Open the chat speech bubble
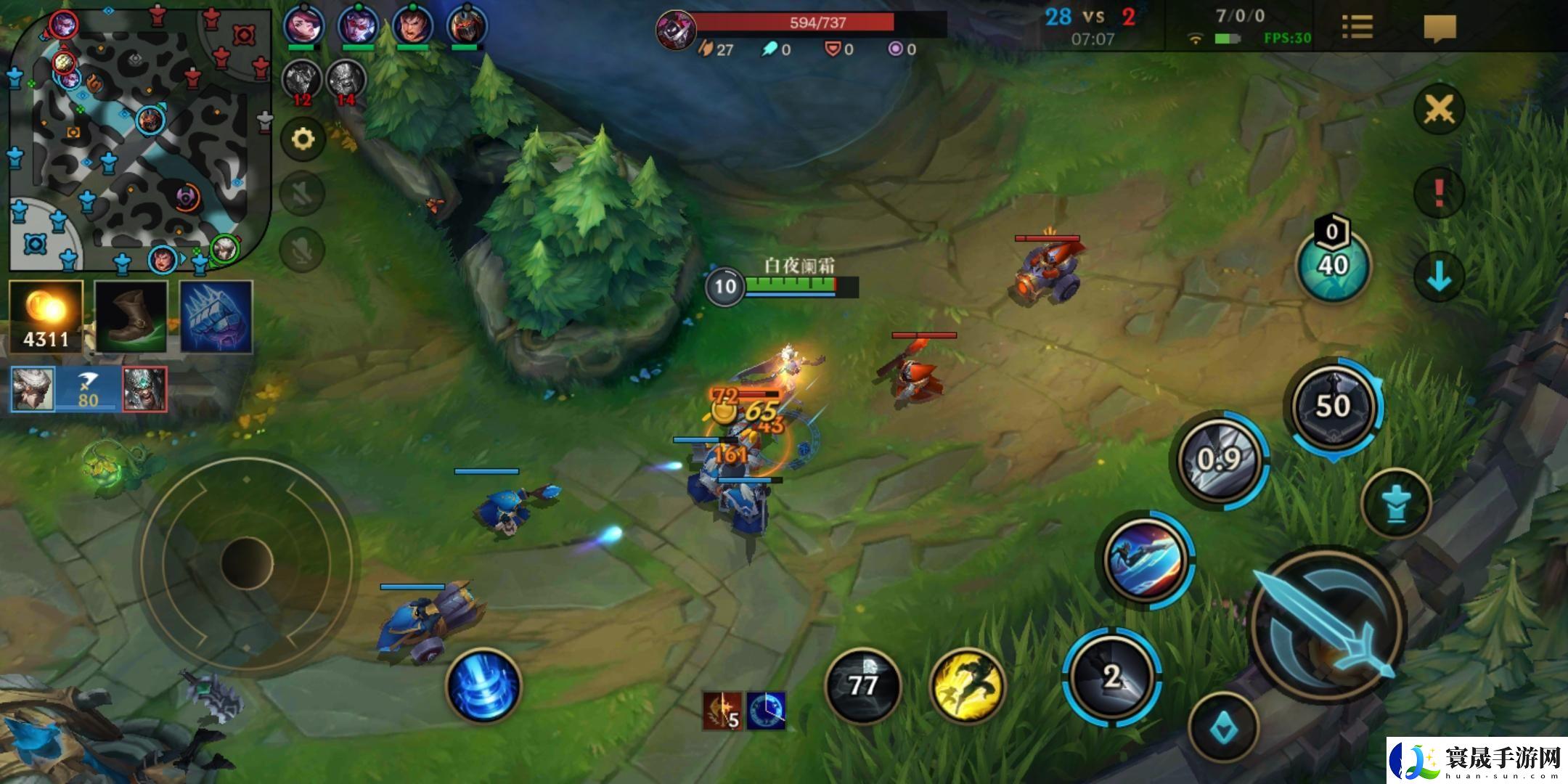Image resolution: width=1568 pixels, height=784 pixels. 1440,29
